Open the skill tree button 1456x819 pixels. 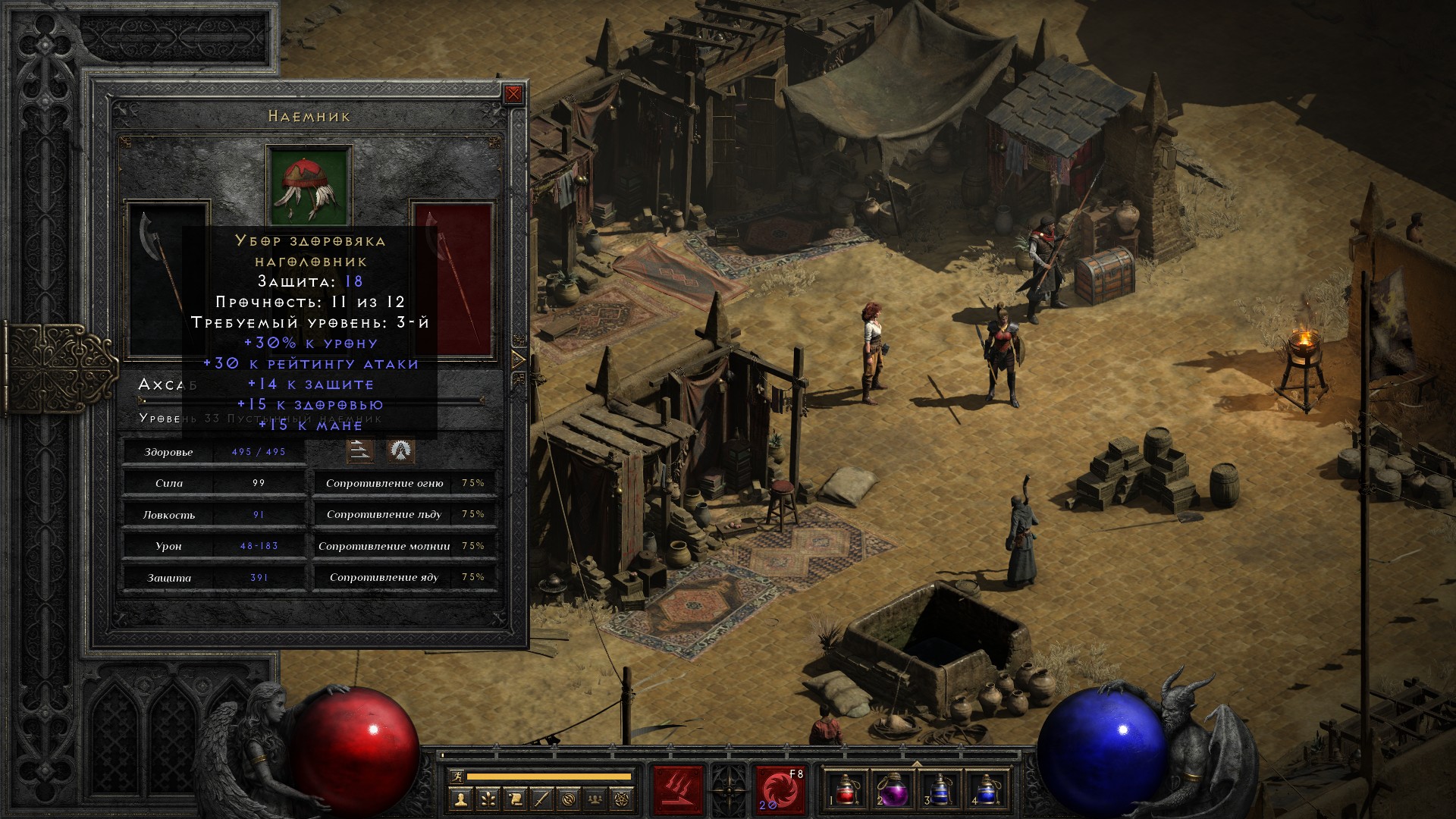pos(488,799)
